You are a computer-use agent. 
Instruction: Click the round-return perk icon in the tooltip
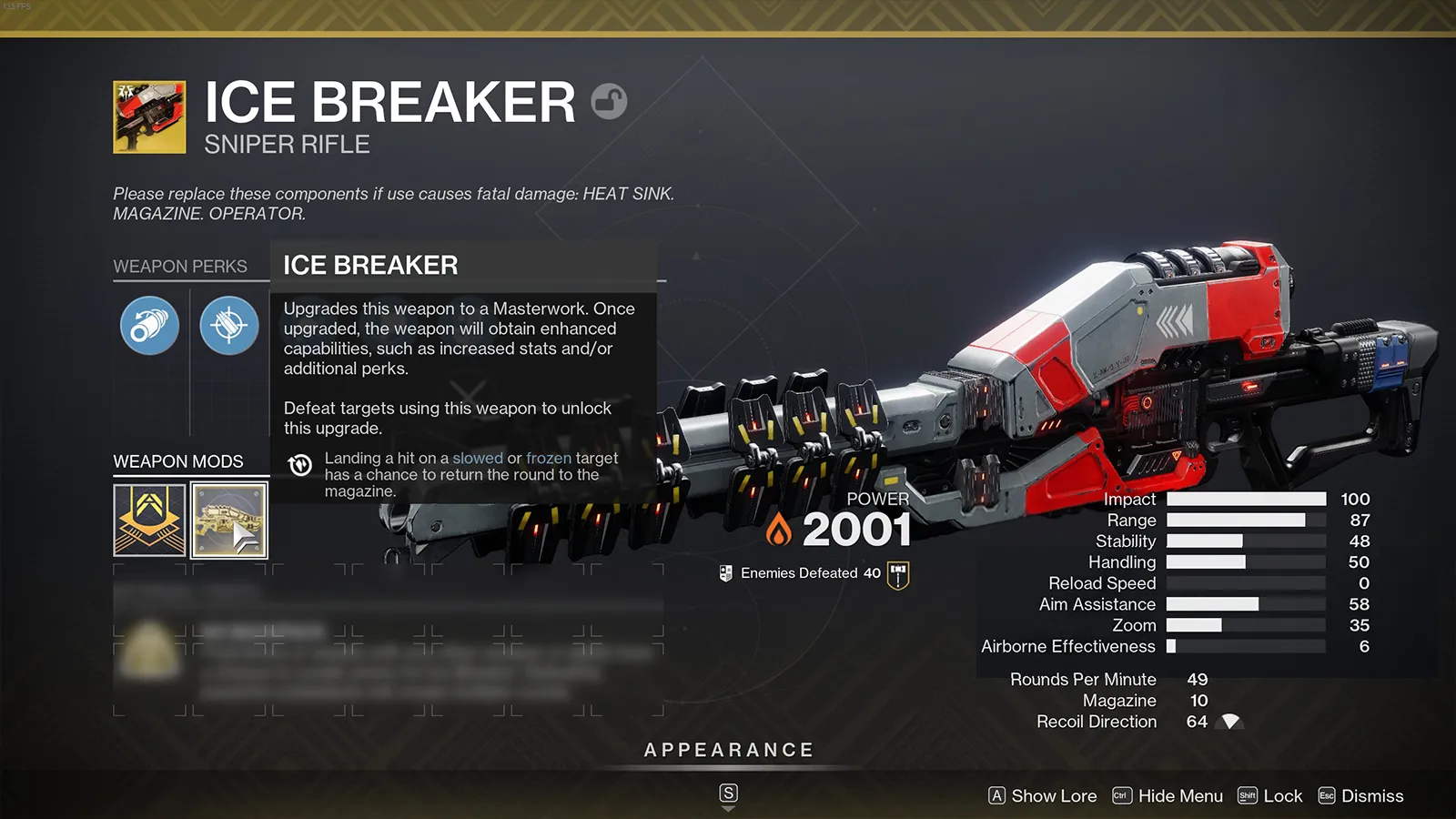(x=300, y=465)
